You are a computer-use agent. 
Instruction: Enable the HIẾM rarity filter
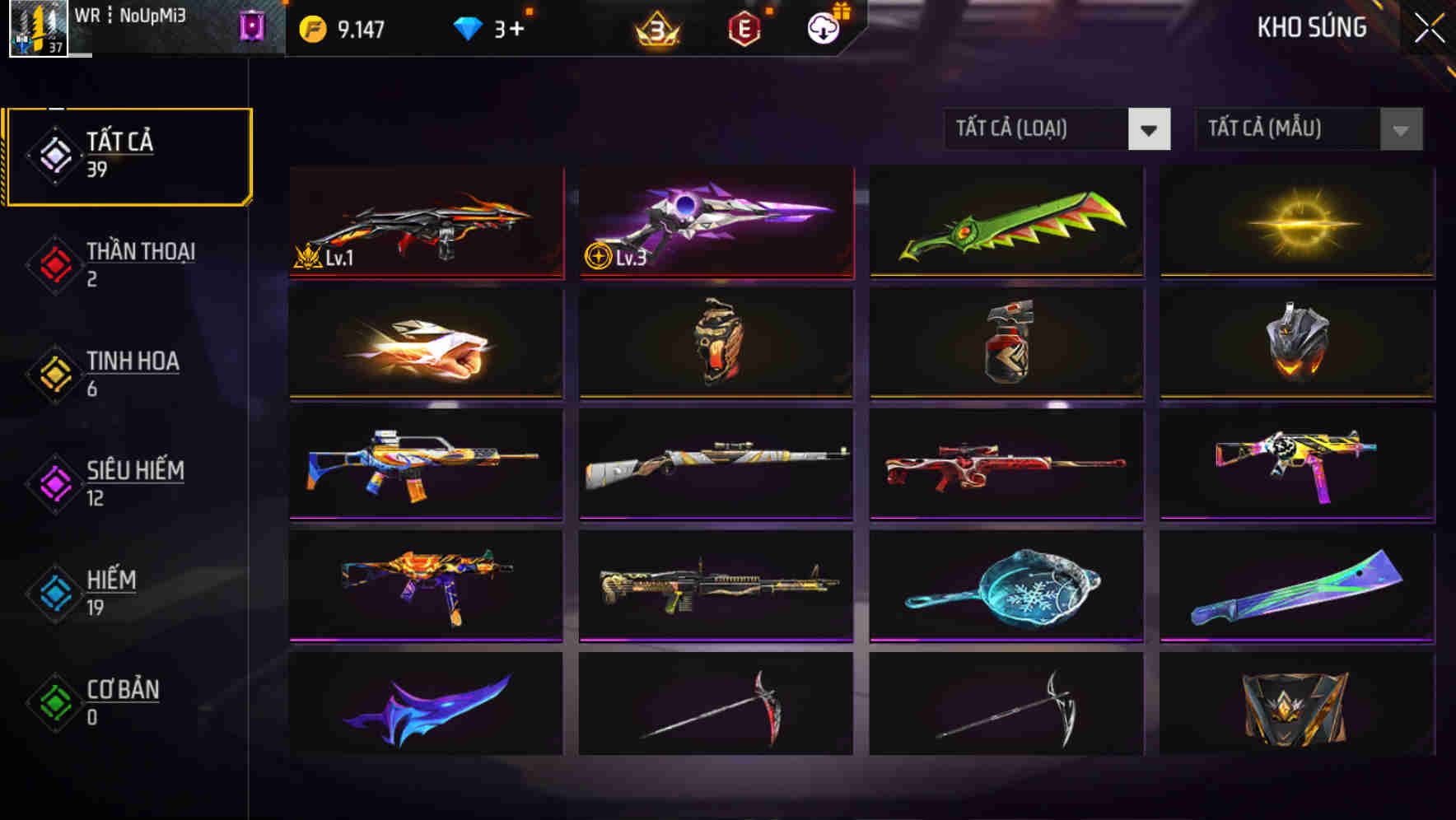click(x=54, y=593)
